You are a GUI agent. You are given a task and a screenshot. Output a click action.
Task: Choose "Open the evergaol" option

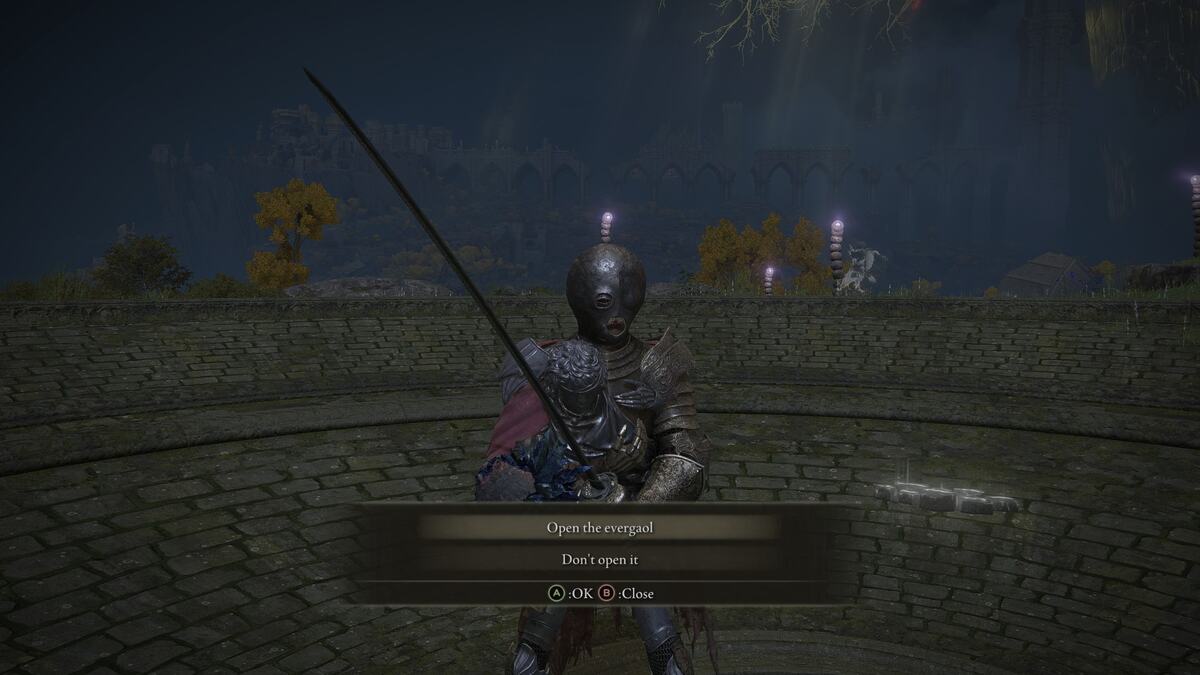(x=599, y=527)
